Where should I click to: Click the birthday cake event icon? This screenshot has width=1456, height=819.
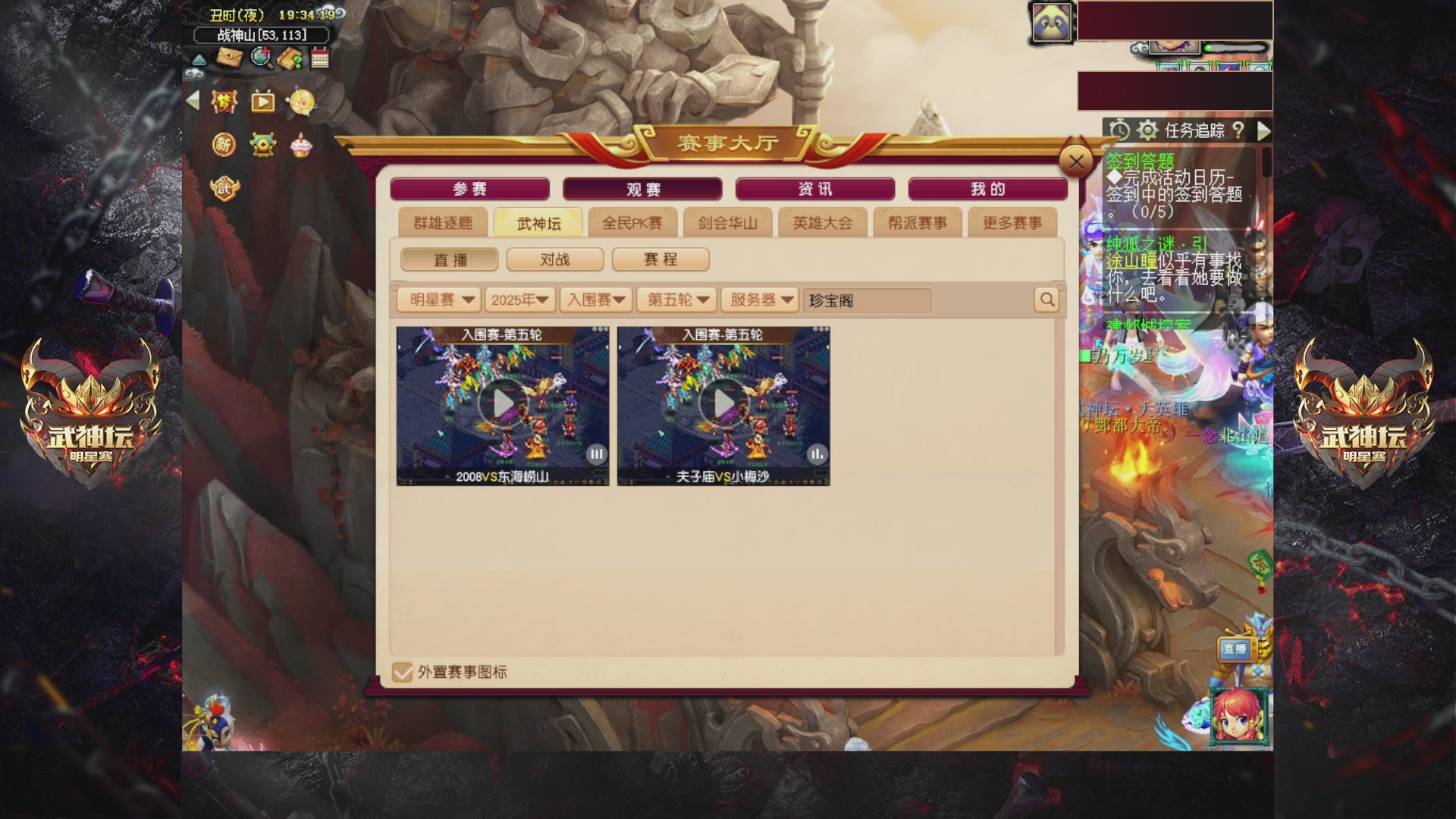pos(300,146)
